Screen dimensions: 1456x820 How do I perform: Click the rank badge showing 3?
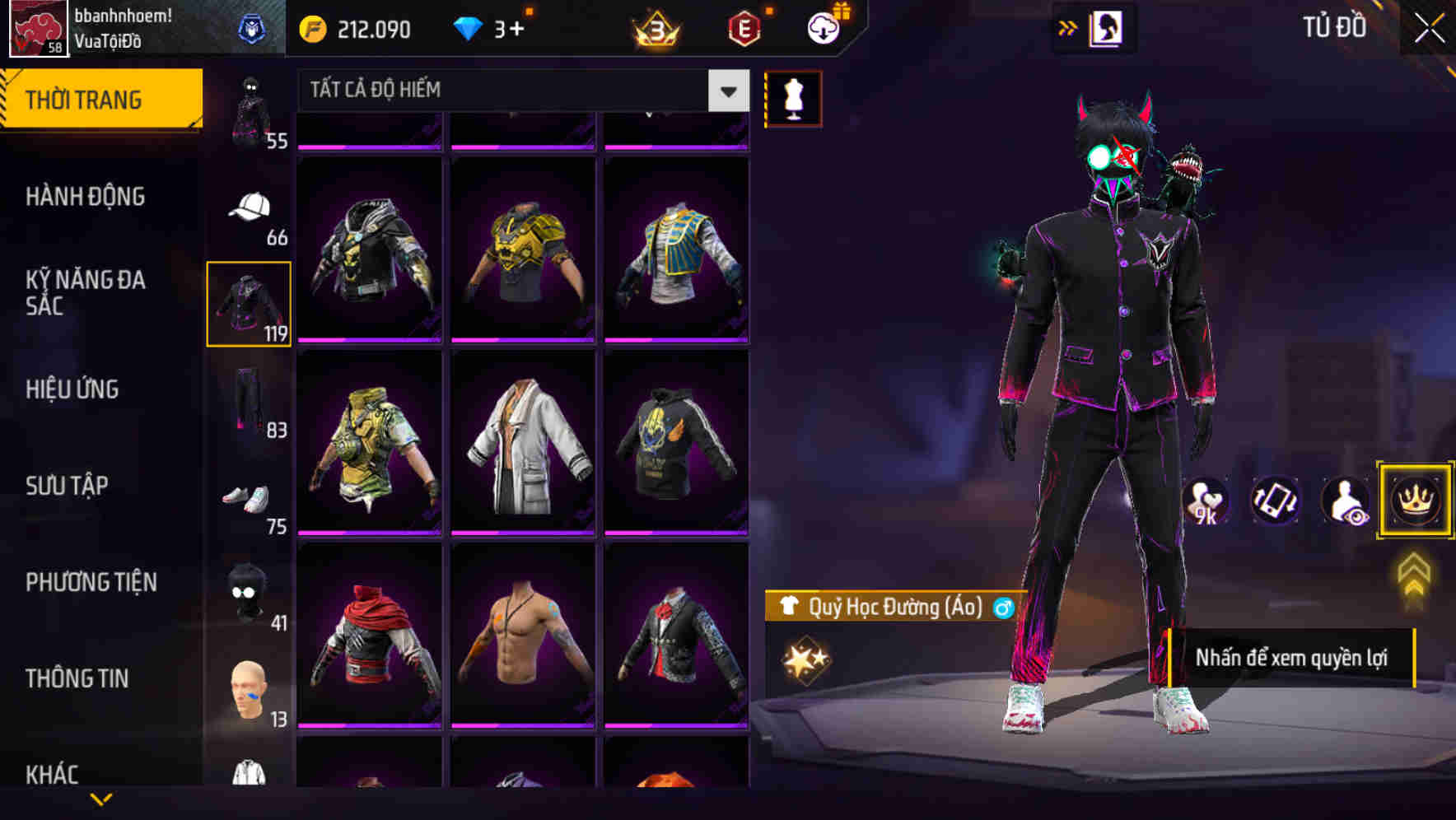click(653, 27)
